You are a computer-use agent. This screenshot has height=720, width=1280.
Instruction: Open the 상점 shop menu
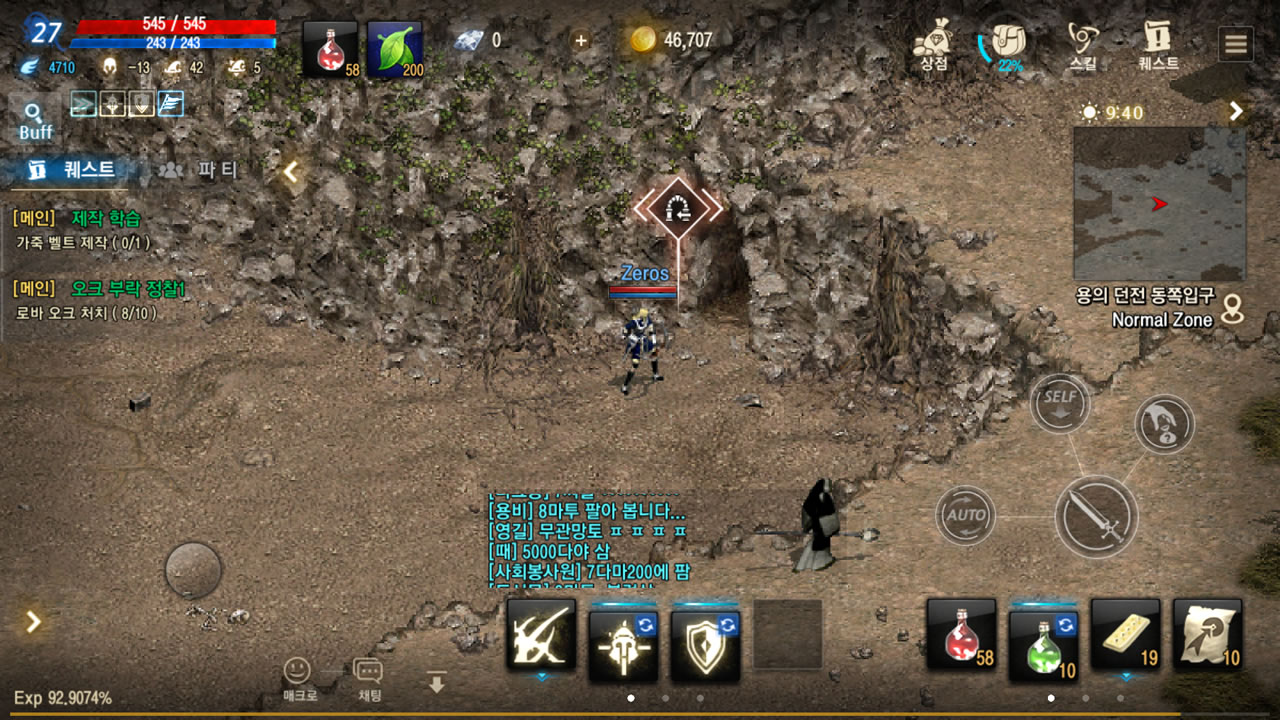[933, 45]
